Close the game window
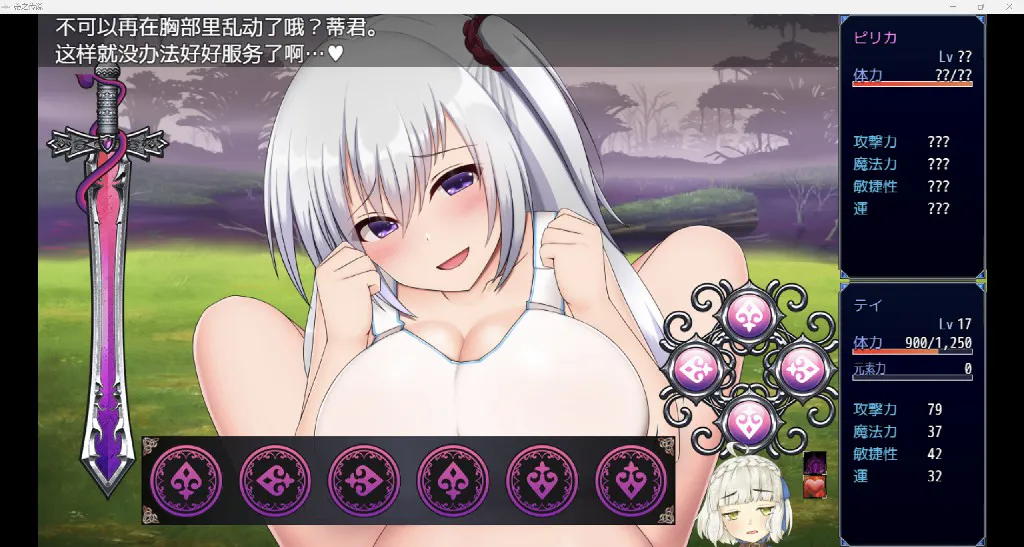Image resolution: width=1024 pixels, height=547 pixels. pyautogui.click(x=1009, y=7)
